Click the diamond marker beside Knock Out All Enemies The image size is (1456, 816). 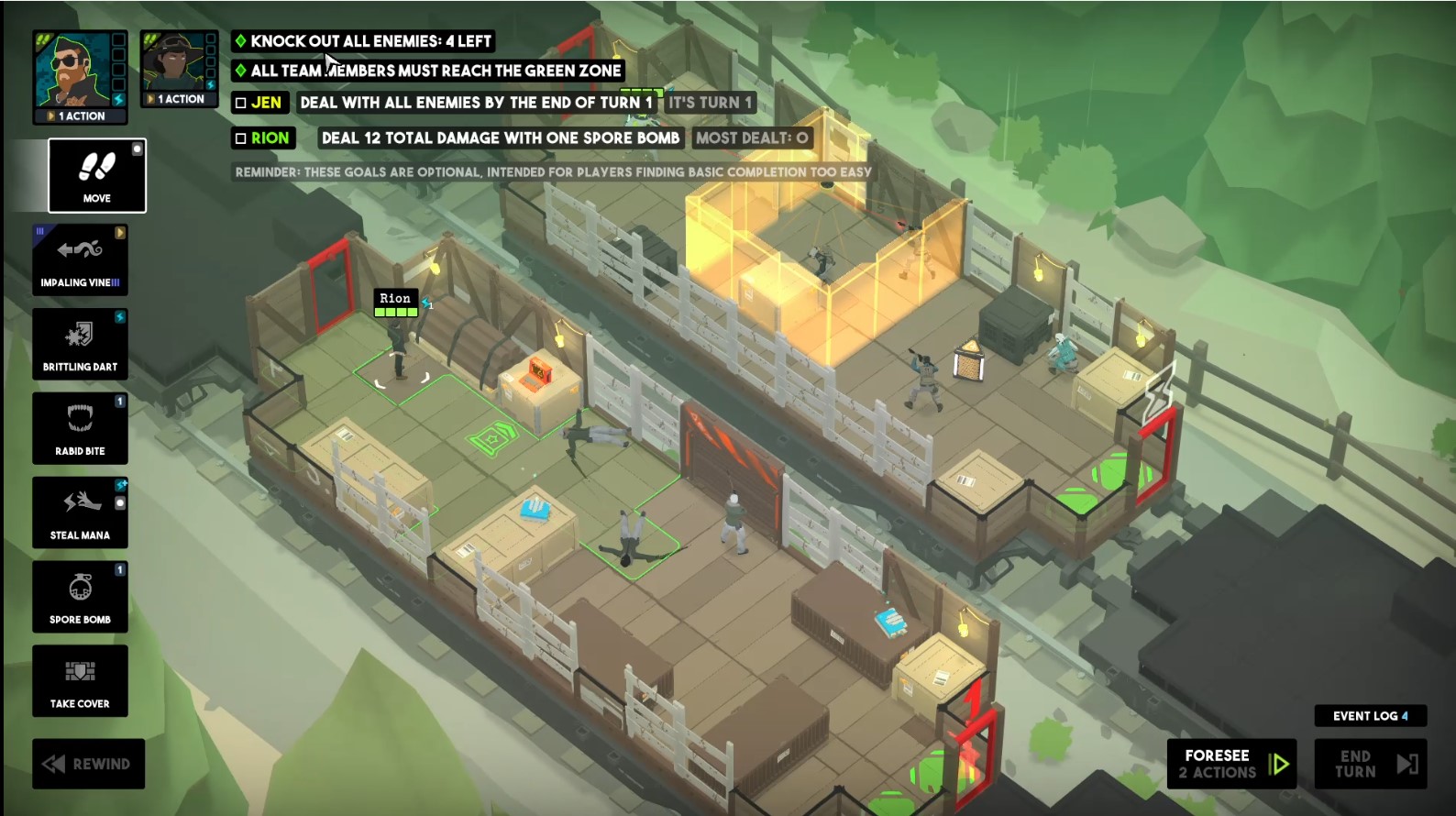tap(243, 40)
